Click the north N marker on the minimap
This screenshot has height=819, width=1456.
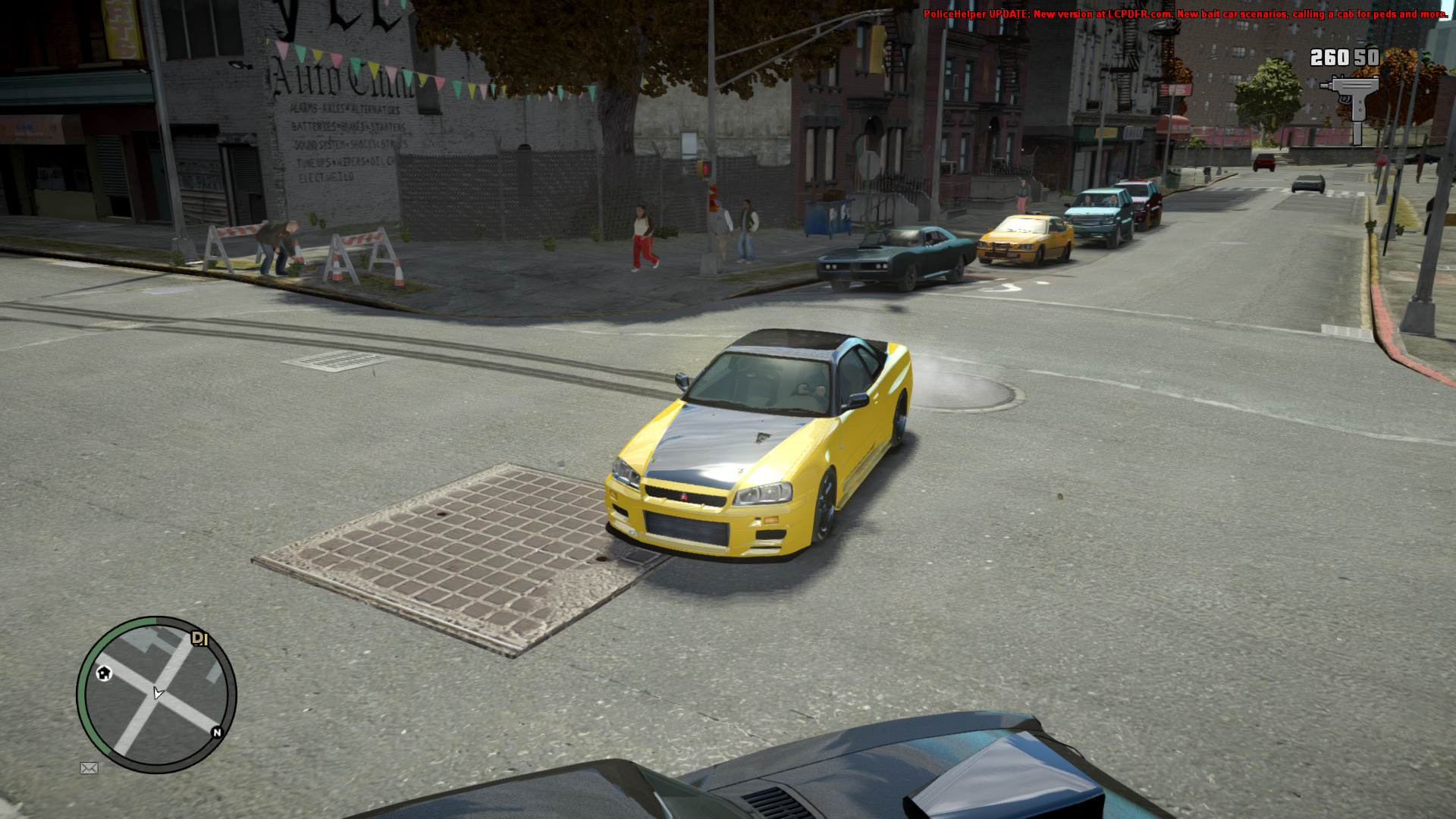pos(217,732)
